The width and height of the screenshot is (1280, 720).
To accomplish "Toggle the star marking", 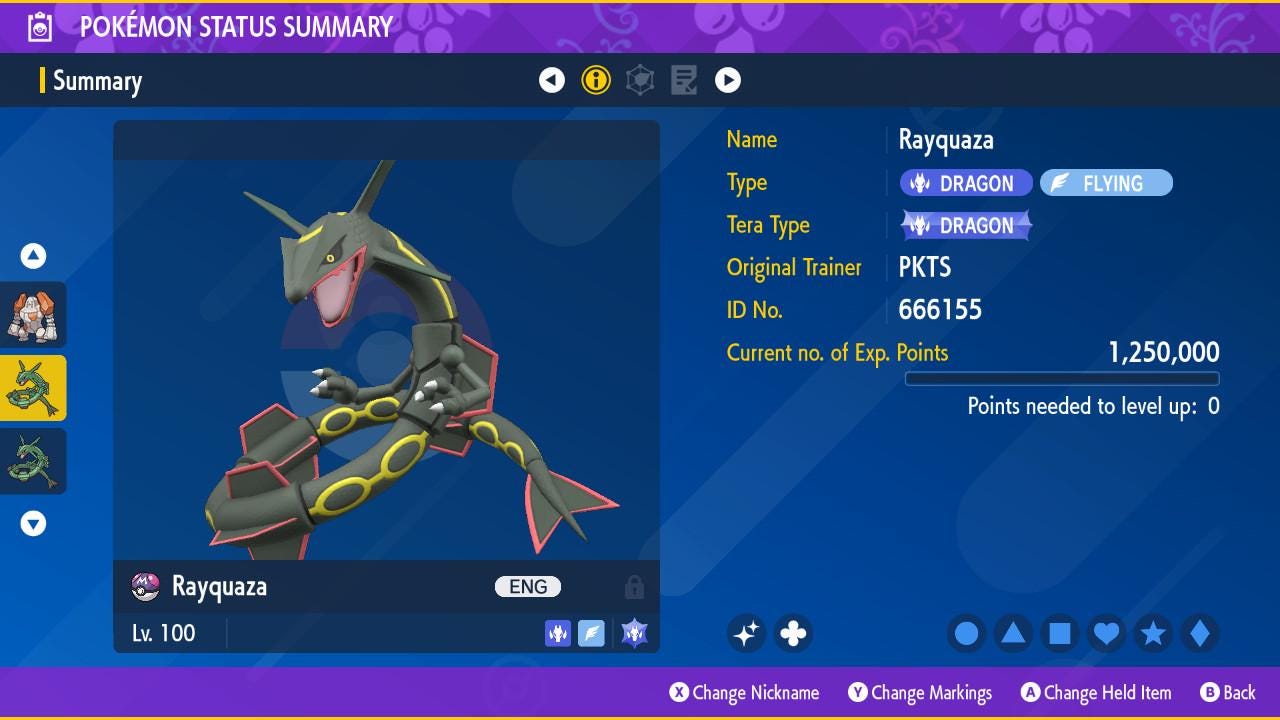I will (x=1153, y=633).
